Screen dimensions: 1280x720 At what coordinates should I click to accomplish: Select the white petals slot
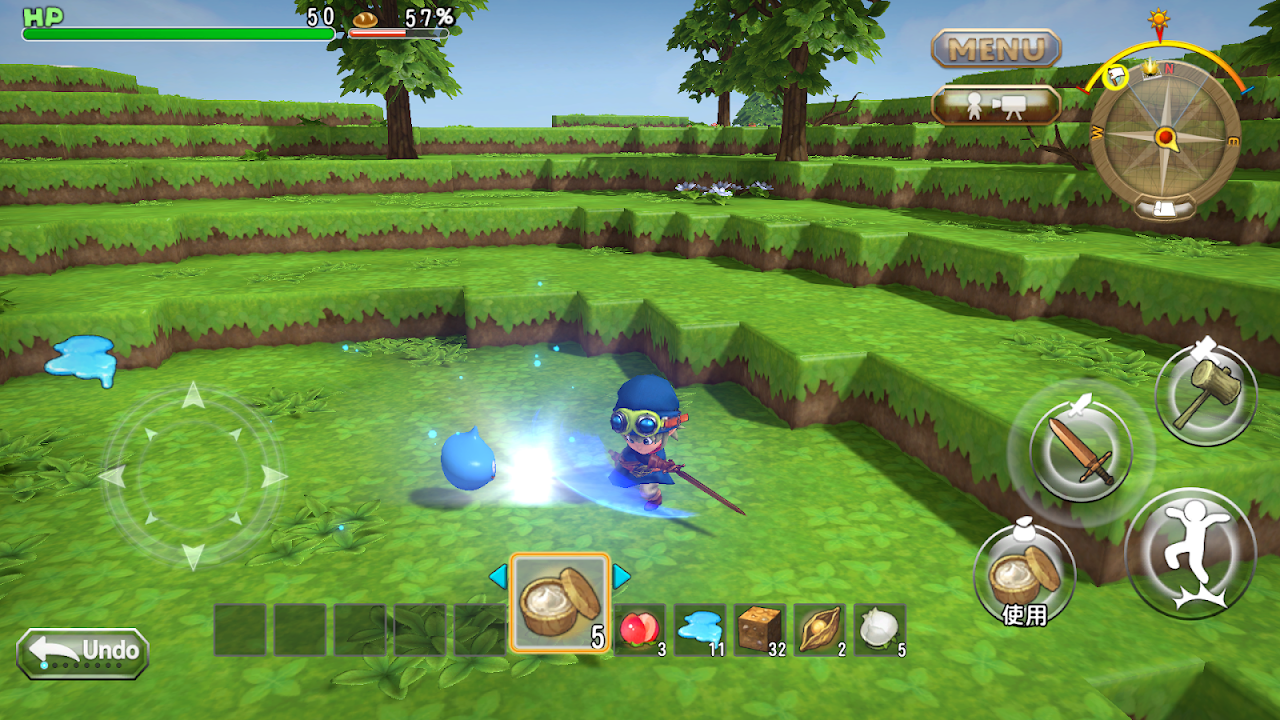point(880,630)
